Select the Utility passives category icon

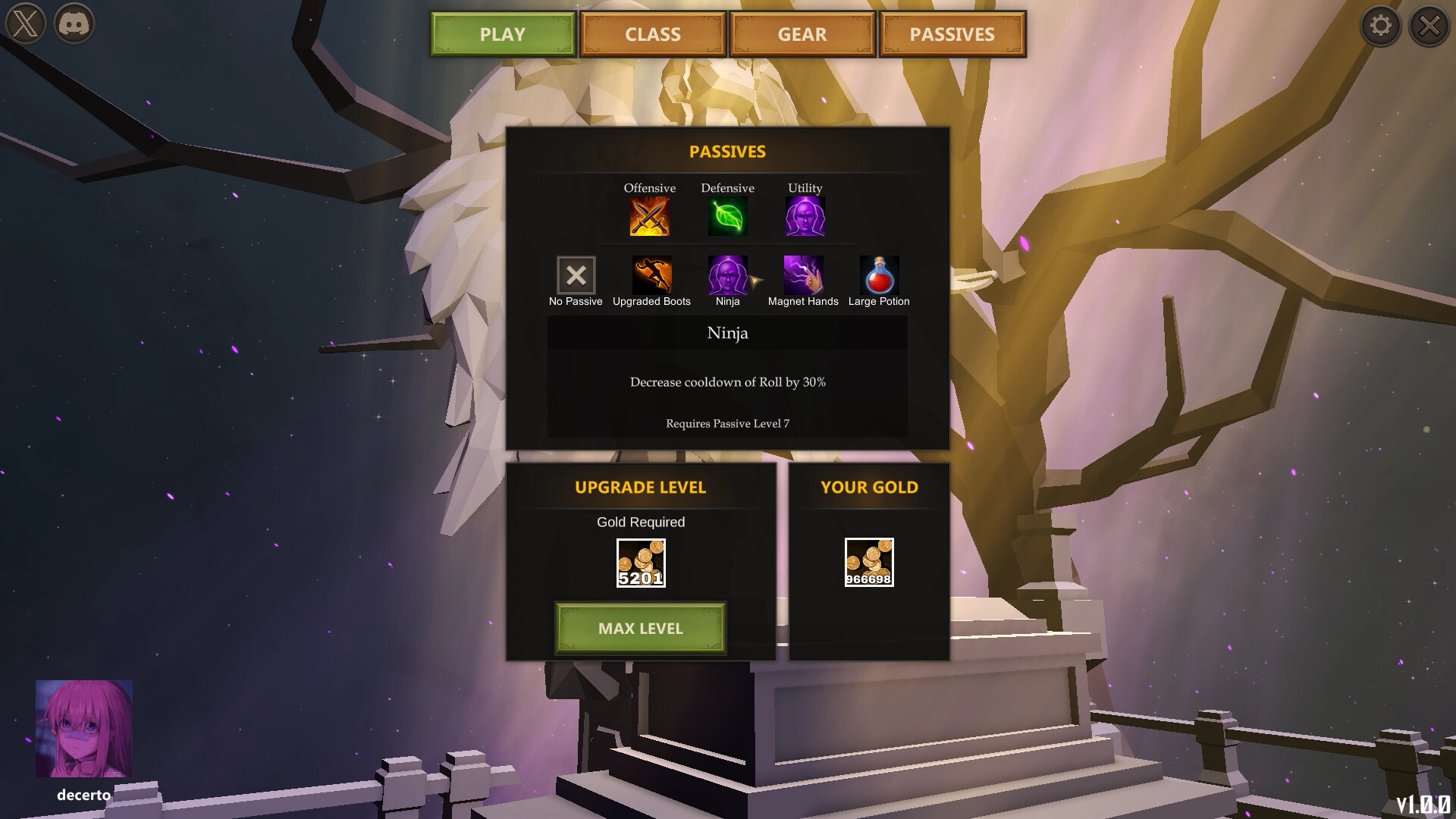[805, 216]
